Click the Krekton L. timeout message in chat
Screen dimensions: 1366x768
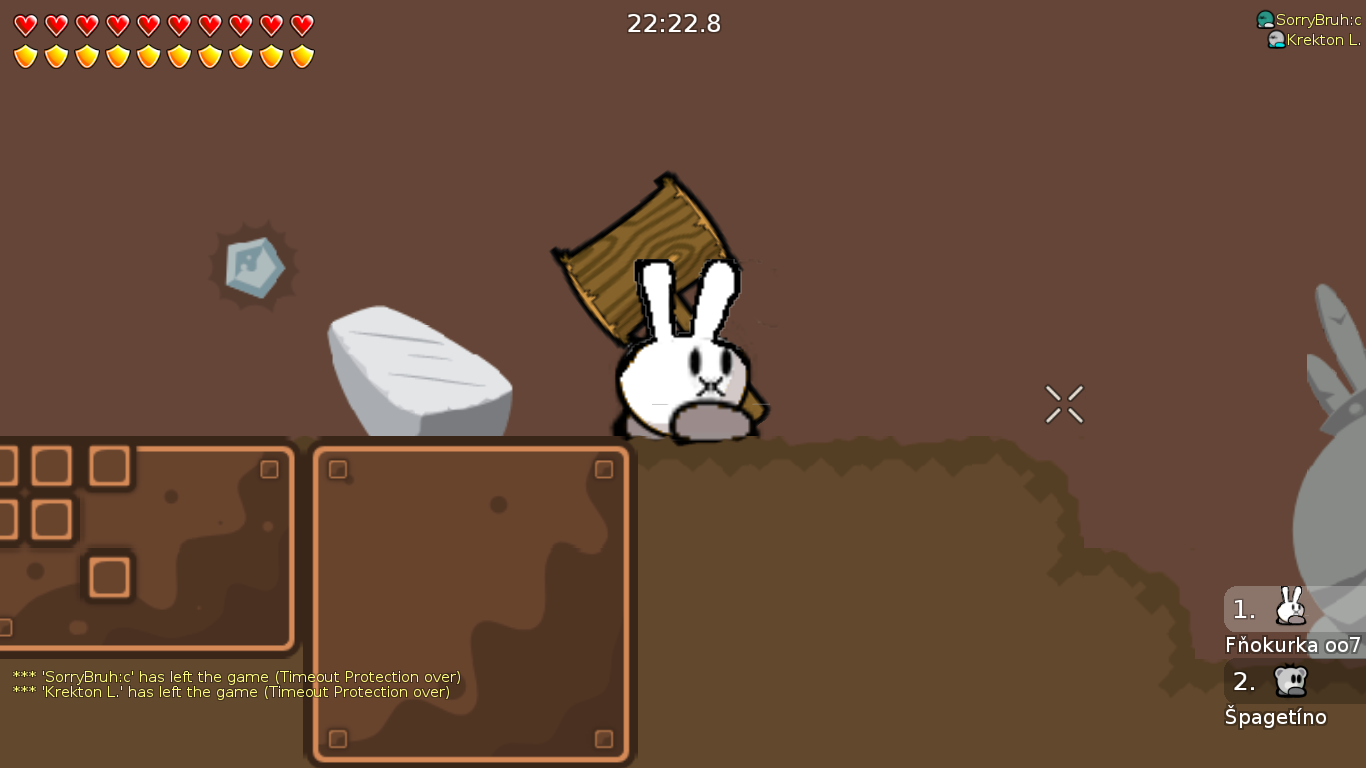229,692
